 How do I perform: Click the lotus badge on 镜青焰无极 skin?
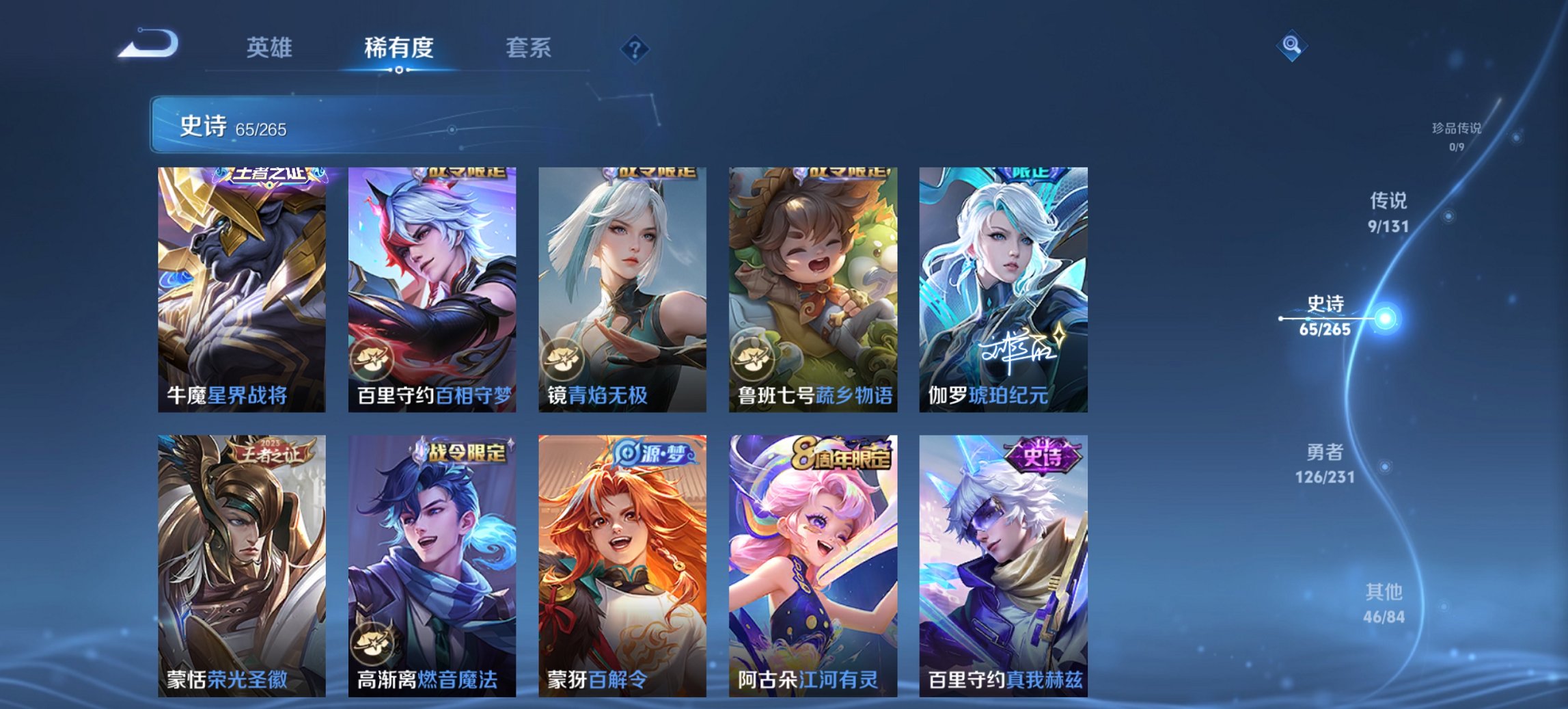tap(562, 360)
